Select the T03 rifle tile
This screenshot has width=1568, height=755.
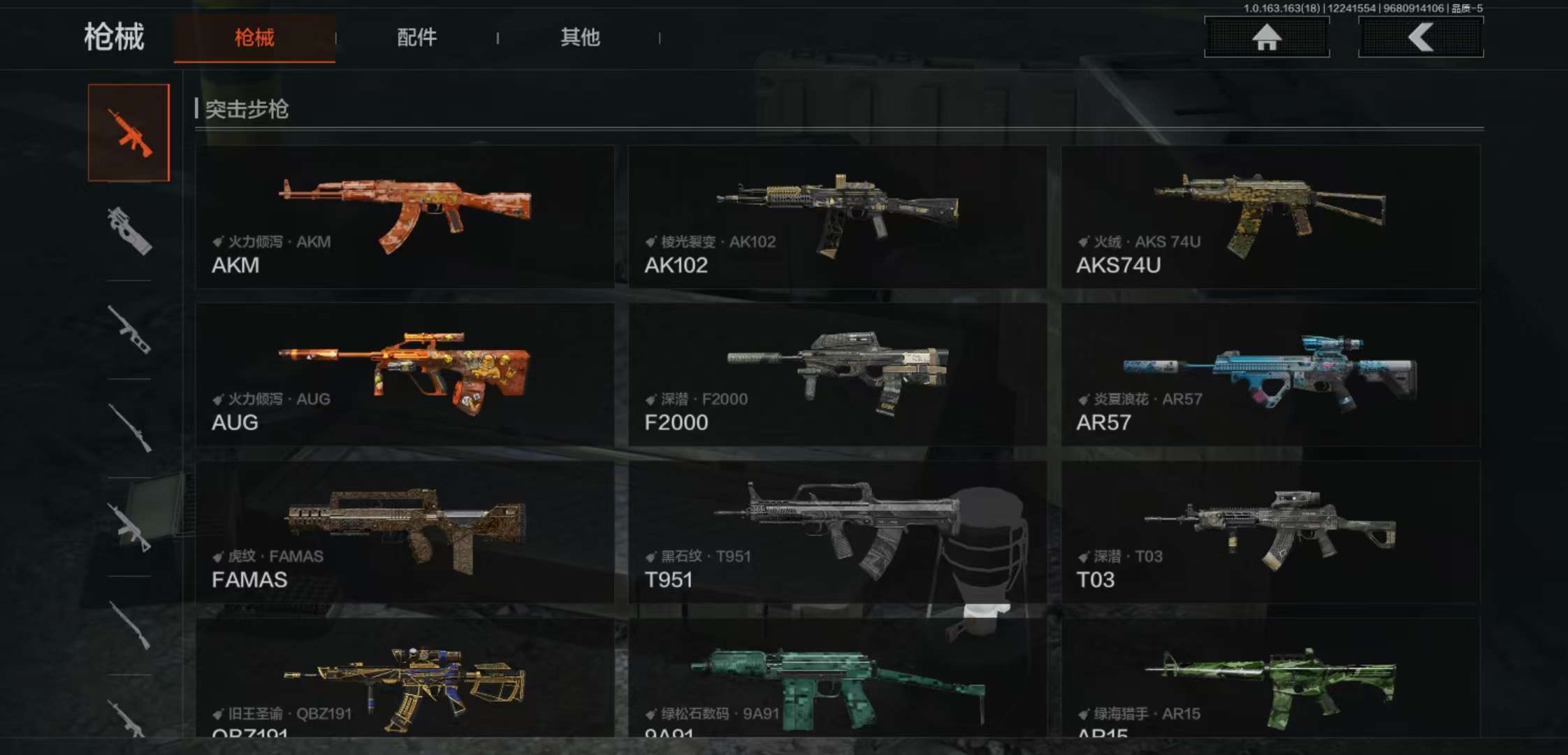click(x=1270, y=531)
